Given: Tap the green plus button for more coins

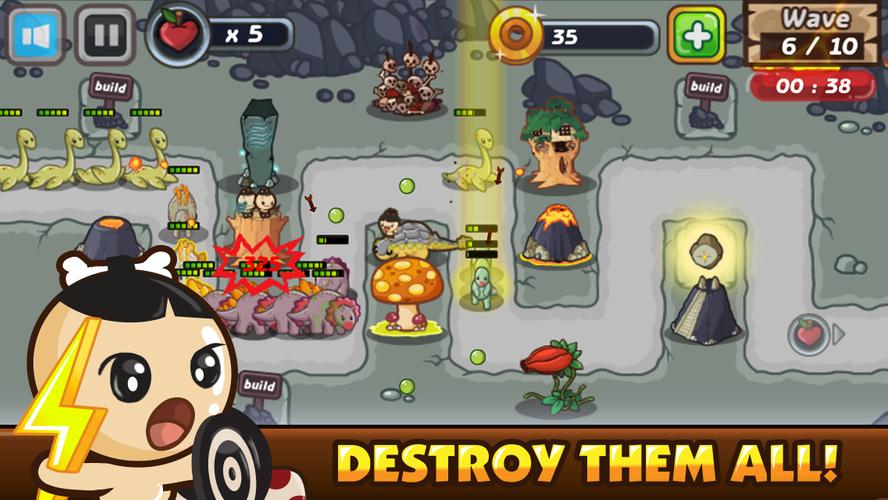Looking at the screenshot, I should coord(697,36).
